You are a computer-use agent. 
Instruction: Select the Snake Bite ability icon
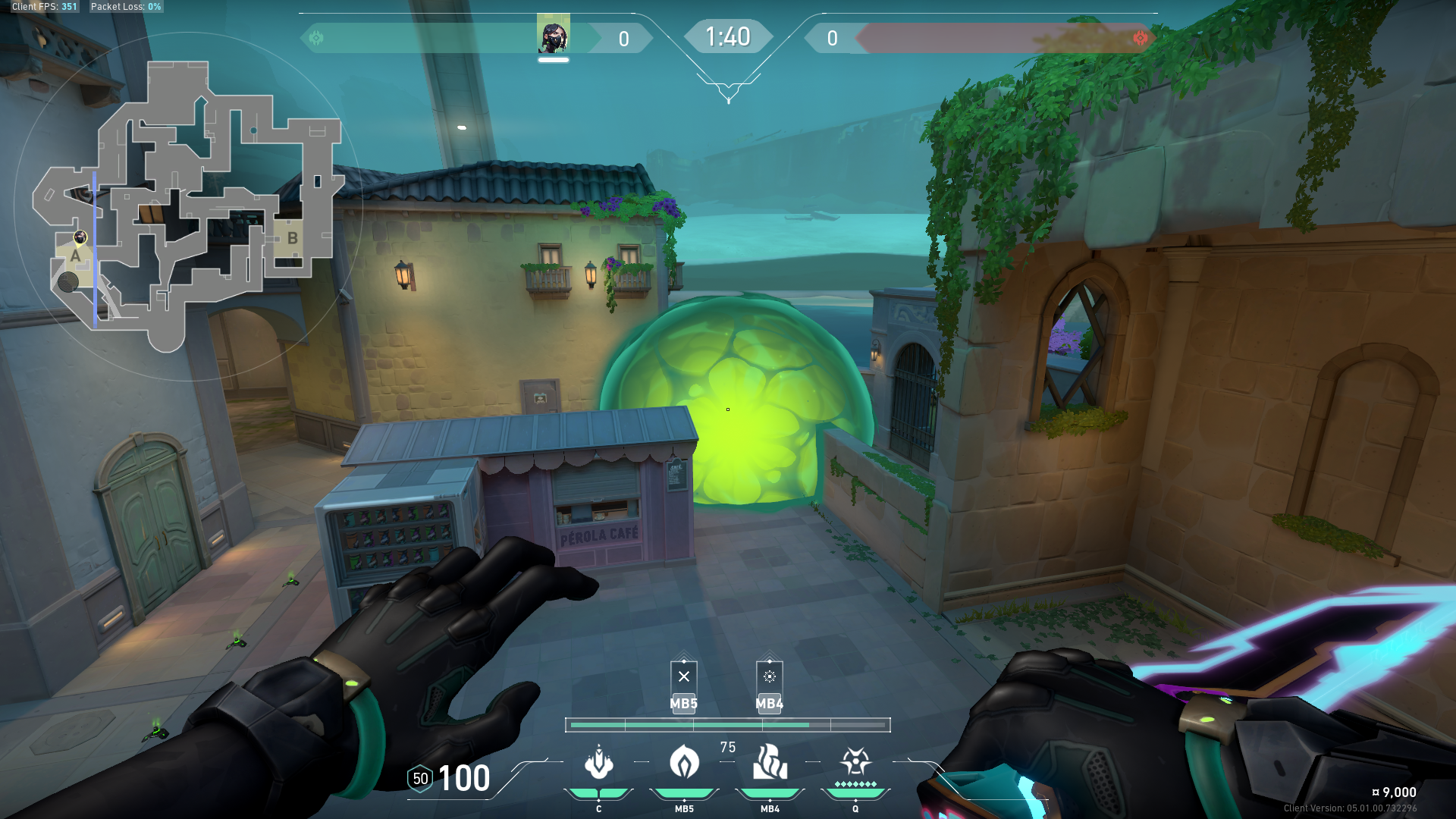pyautogui.click(x=598, y=763)
